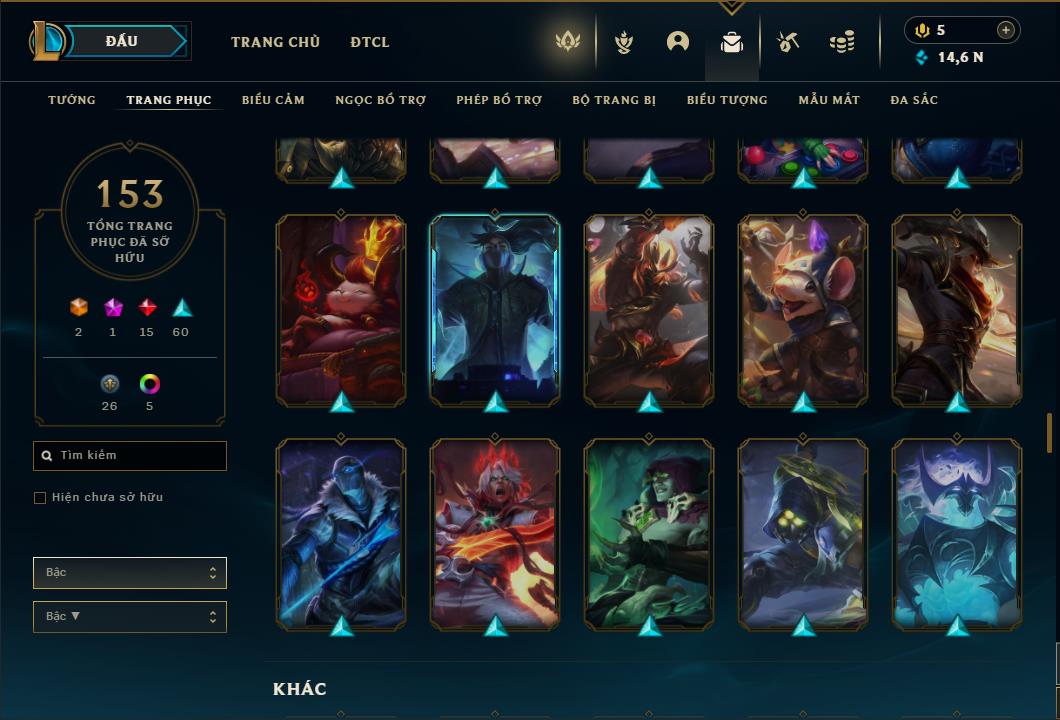The height and width of the screenshot is (720, 1060).
Task: Switch to the TƯỚNG tab
Action: [72, 100]
